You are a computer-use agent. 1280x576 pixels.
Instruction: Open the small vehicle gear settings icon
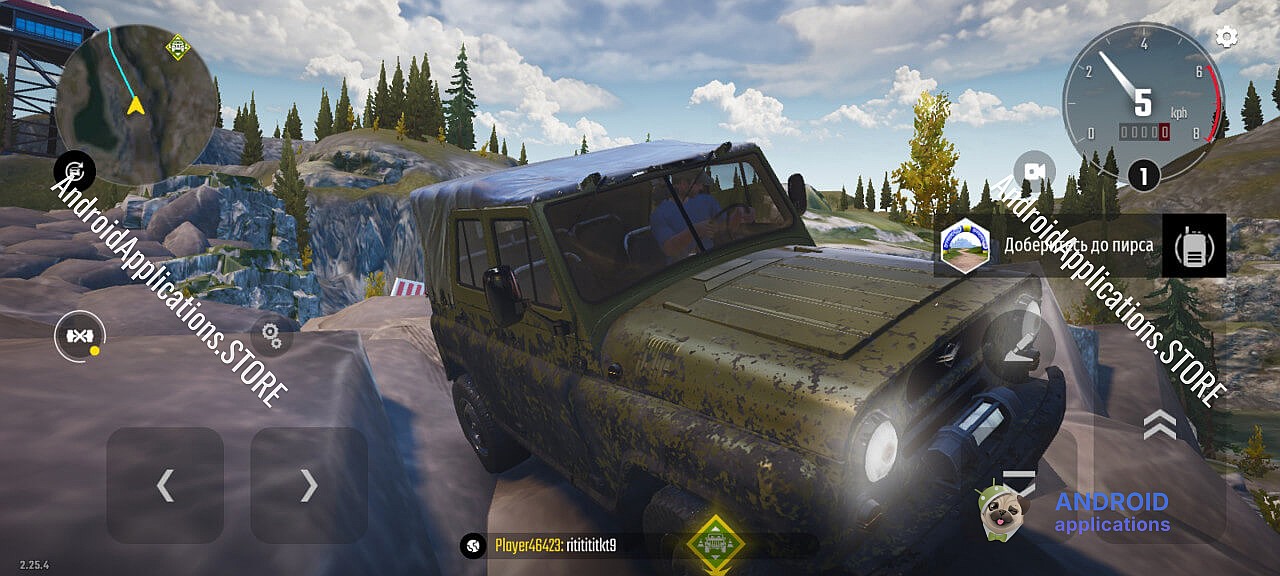pyautogui.click(x=271, y=333)
